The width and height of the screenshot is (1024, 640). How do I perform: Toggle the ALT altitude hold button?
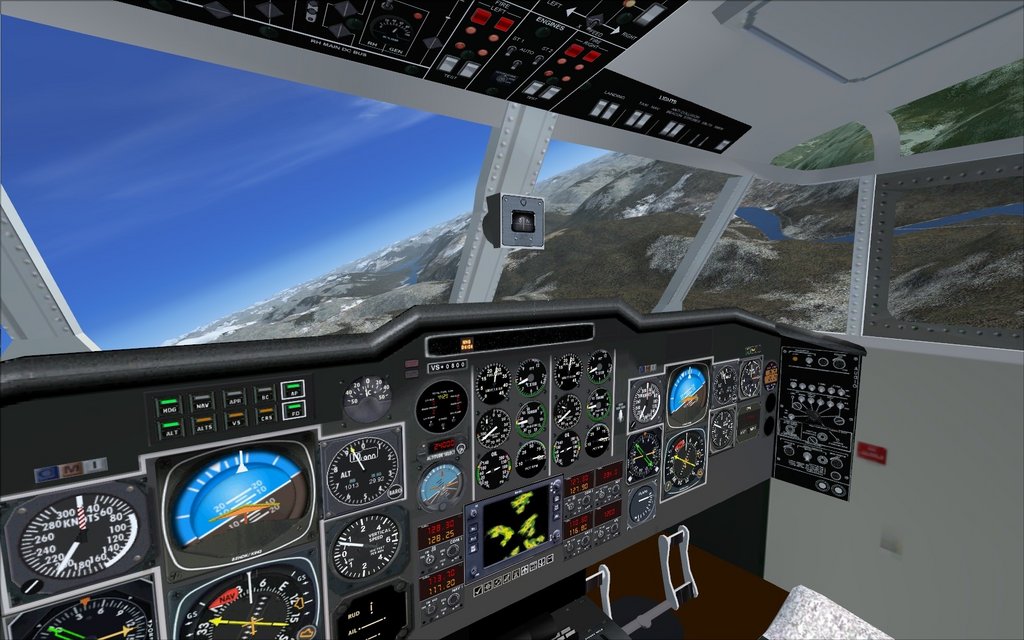click(x=172, y=430)
